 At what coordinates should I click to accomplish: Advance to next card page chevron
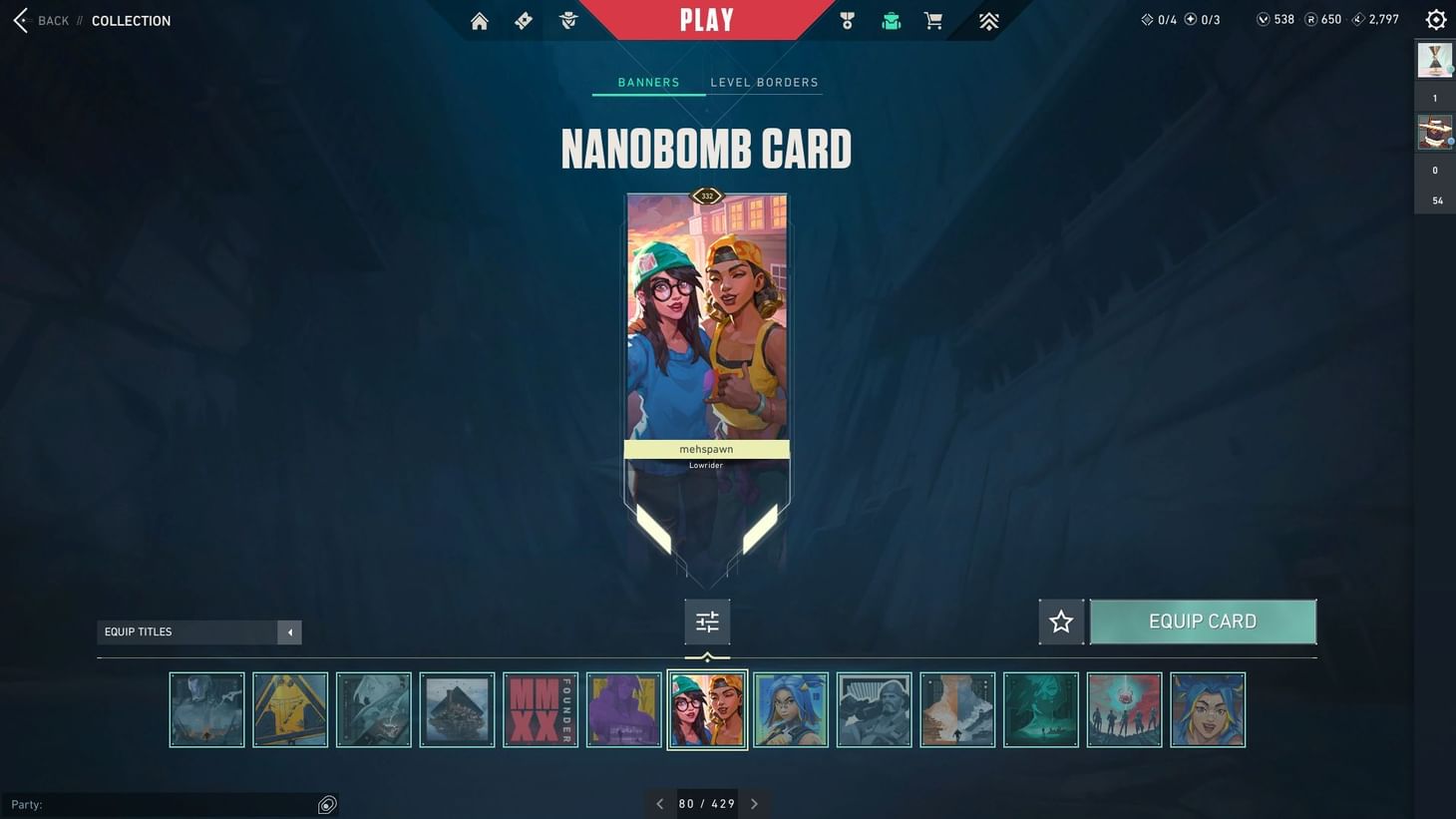754,803
